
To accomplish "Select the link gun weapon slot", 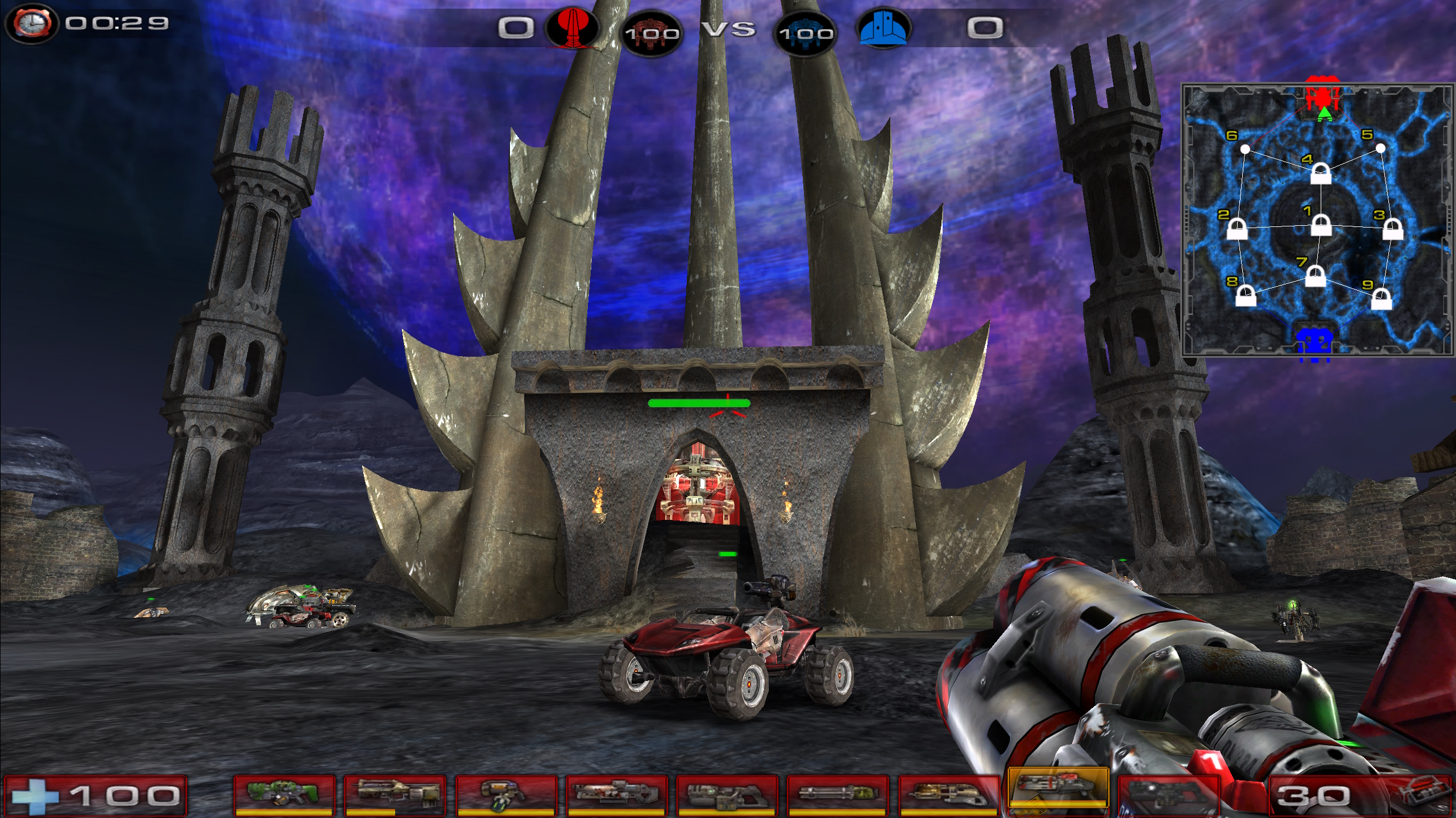I will [726, 793].
